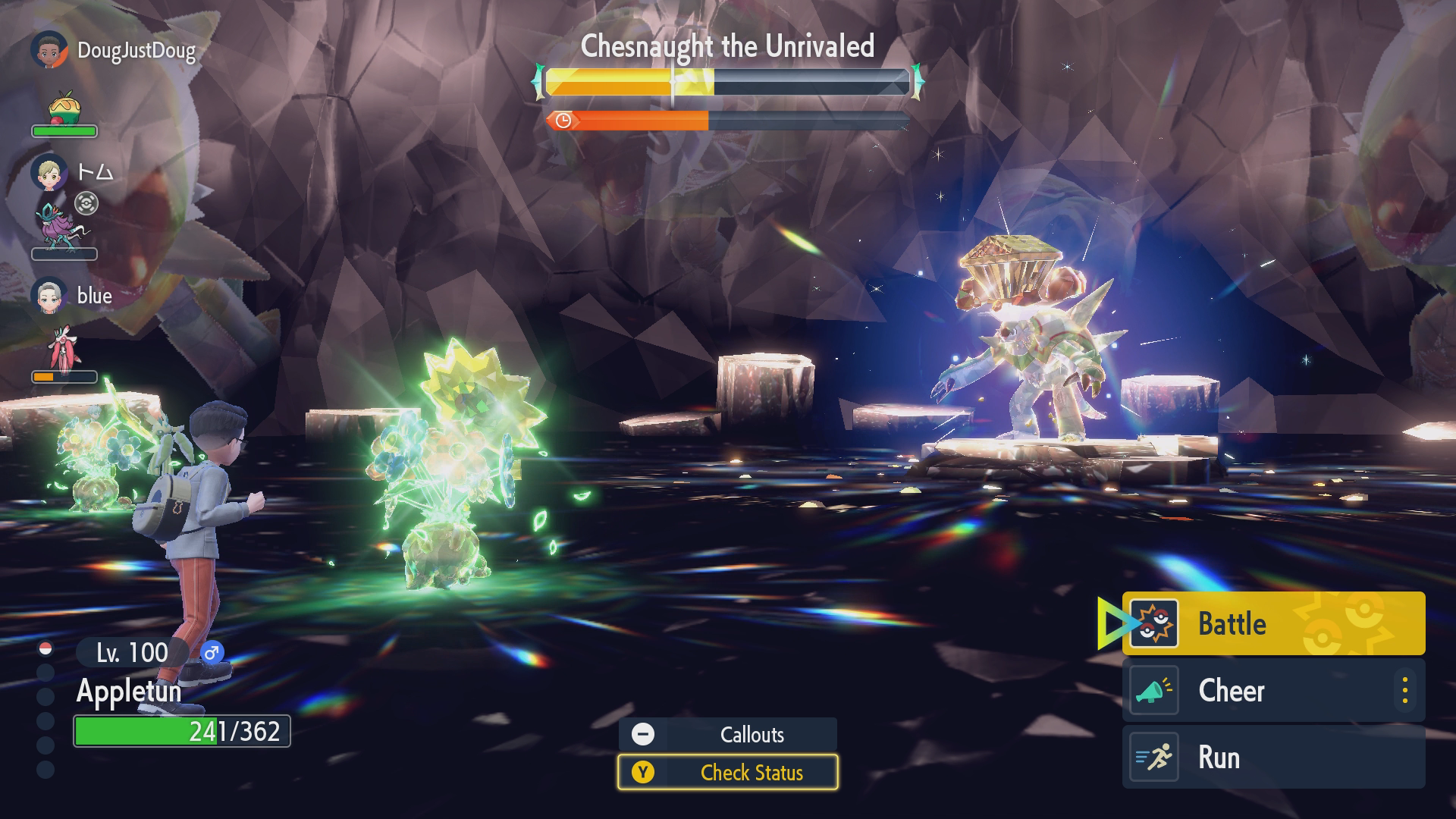Open the Callouts menu

point(727,734)
